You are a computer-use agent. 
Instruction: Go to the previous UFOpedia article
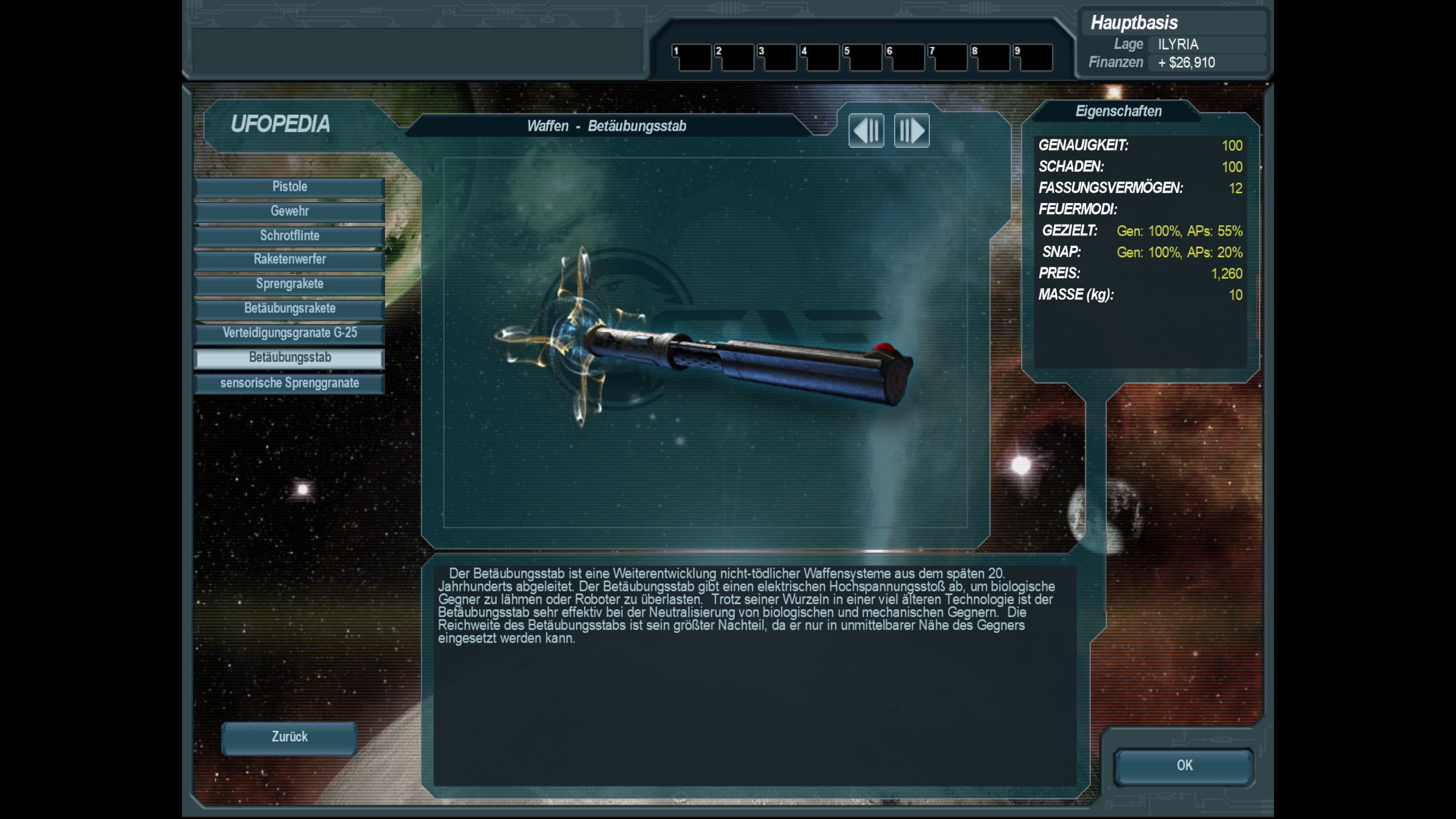[x=866, y=131]
